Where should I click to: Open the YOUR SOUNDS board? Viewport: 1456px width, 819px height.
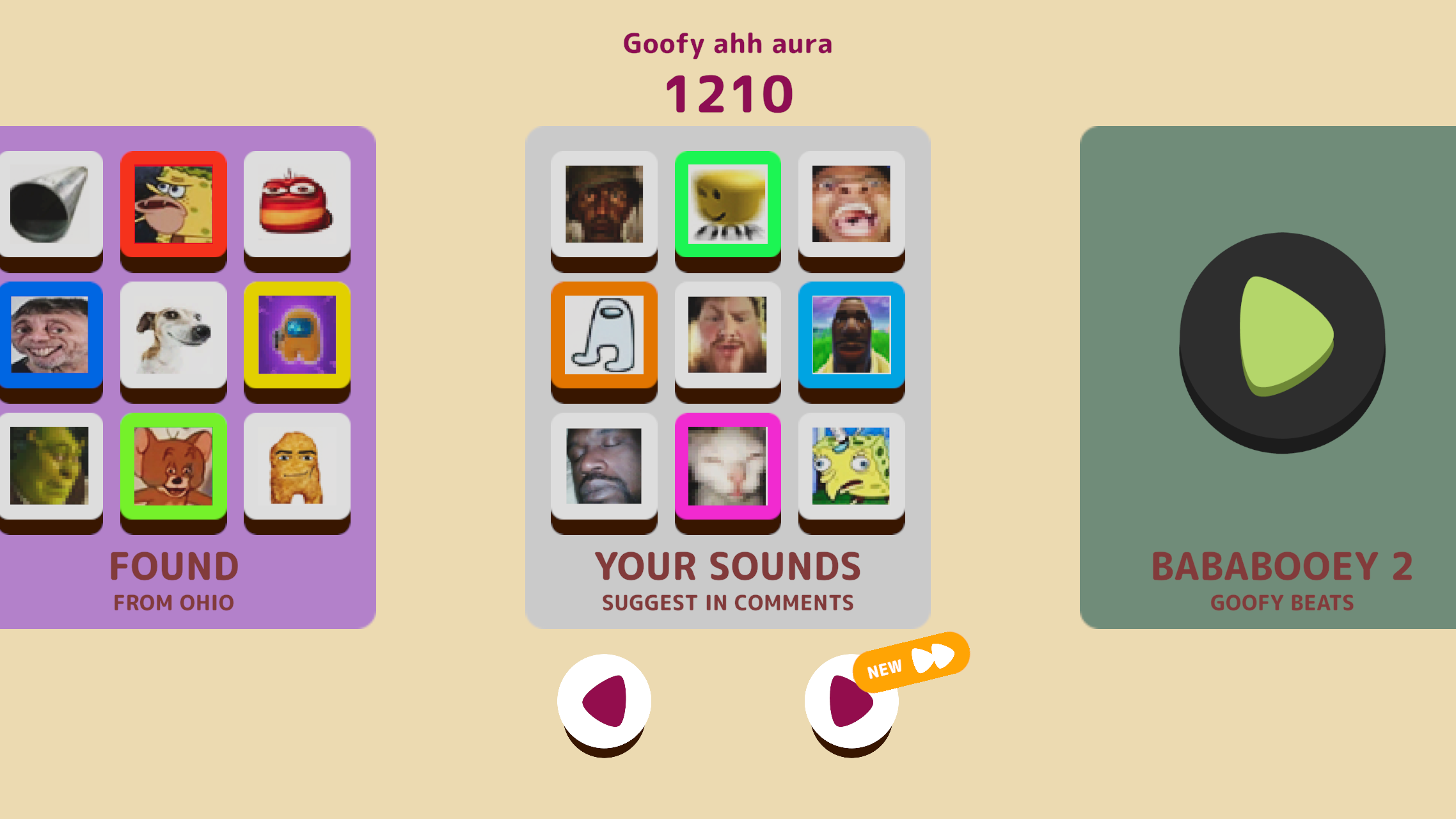click(727, 566)
